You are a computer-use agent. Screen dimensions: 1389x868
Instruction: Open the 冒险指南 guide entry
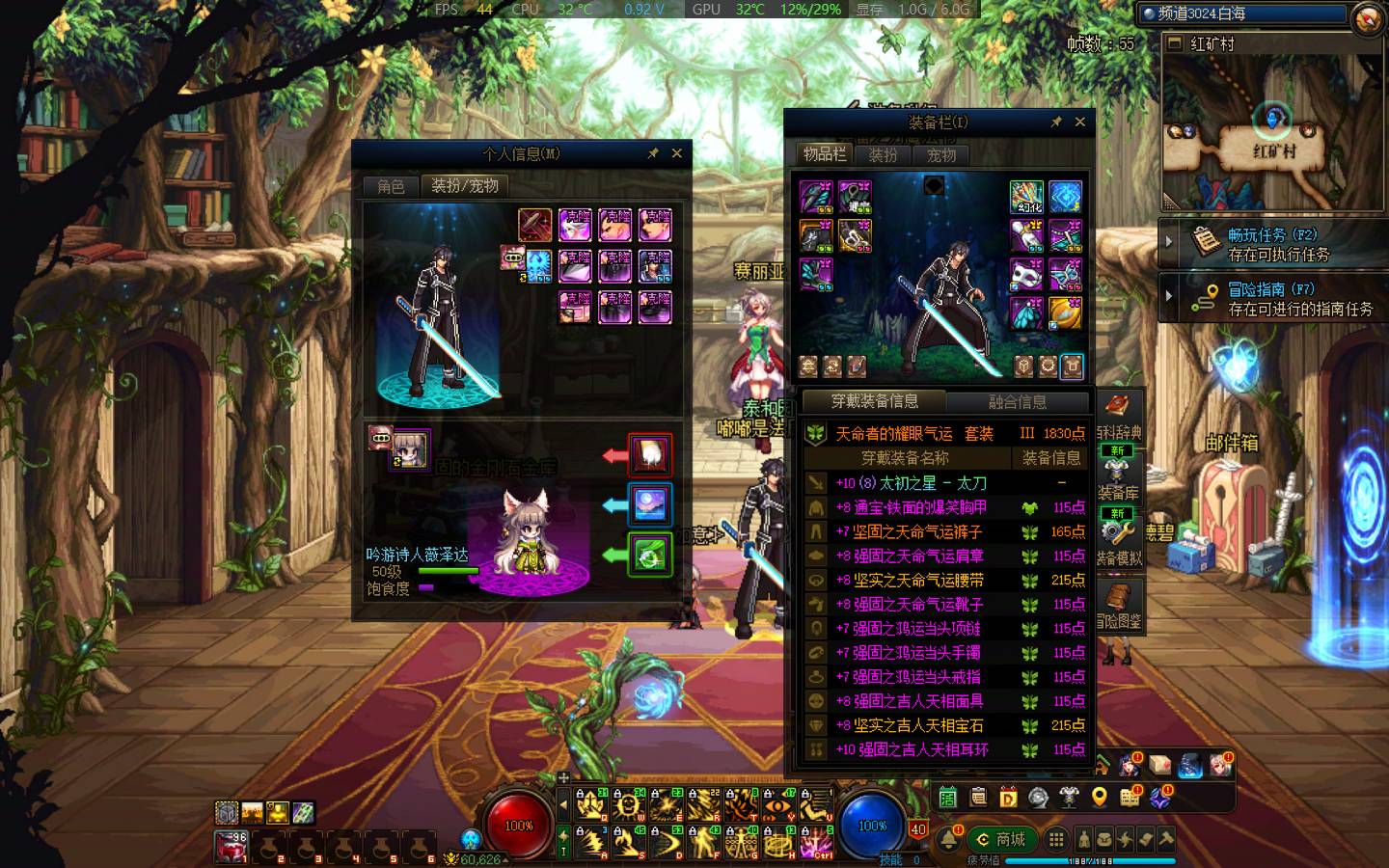pos(1271,298)
